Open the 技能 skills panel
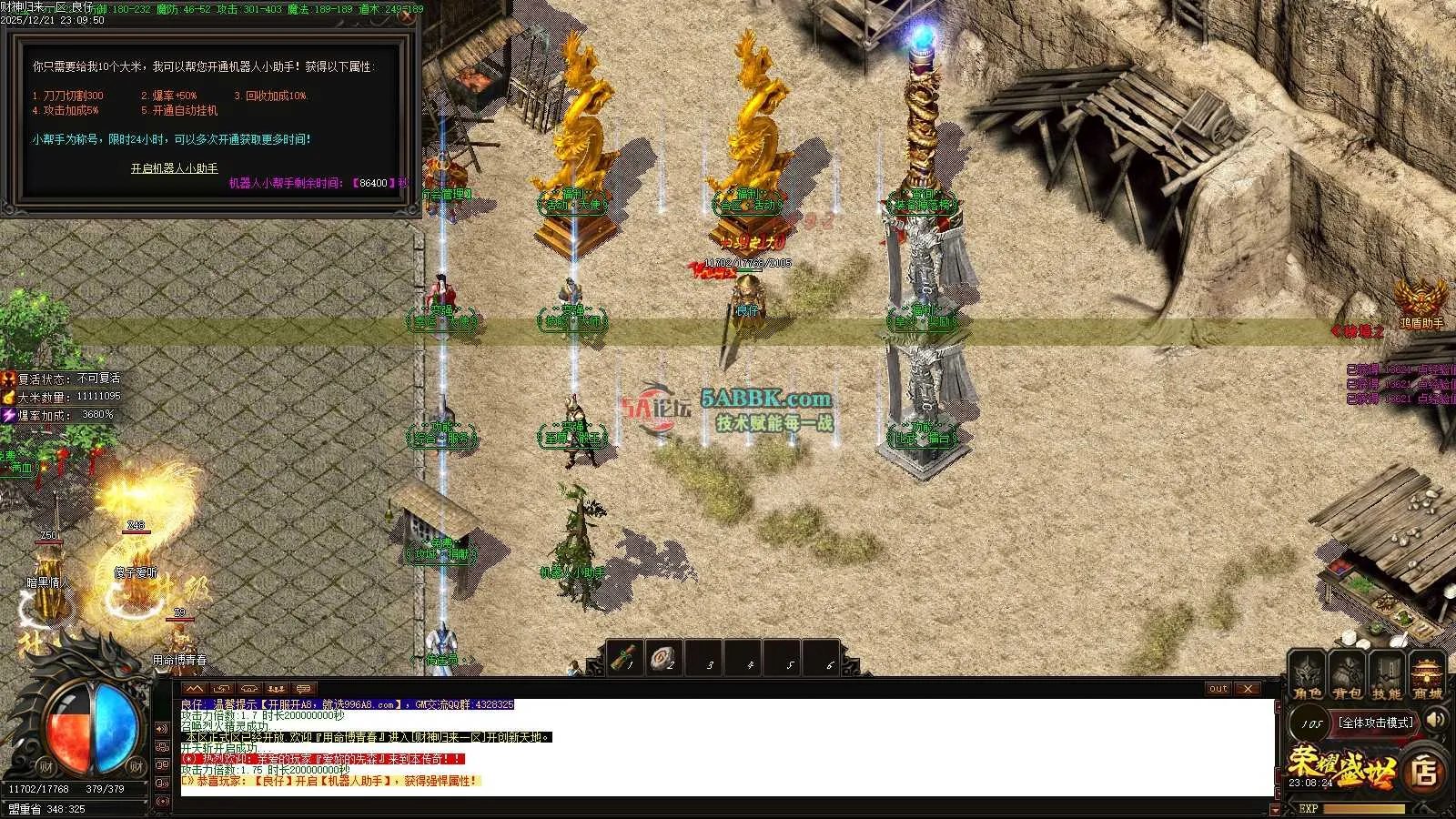The width and height of the screenshot is (1456, 819). click(x=1387, y=679)
